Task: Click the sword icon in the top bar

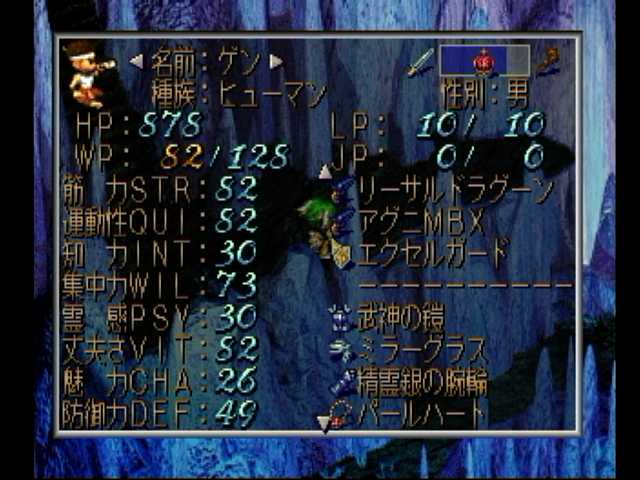Action: tap(421, 61)
